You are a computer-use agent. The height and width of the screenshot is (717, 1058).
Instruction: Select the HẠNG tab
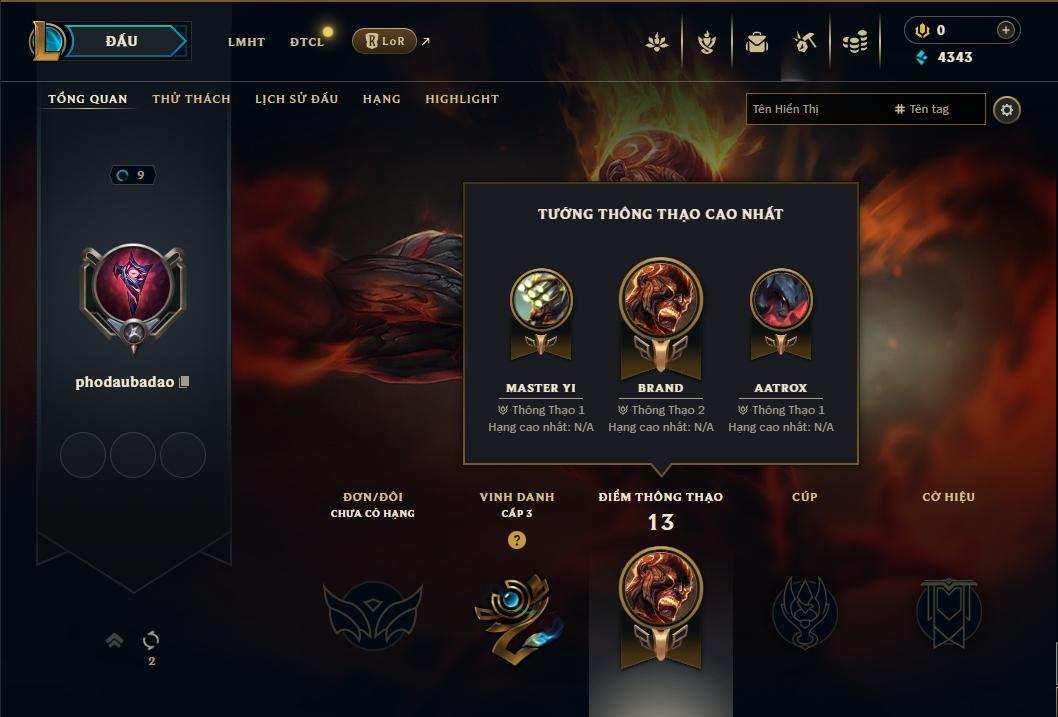coord(381,99)
